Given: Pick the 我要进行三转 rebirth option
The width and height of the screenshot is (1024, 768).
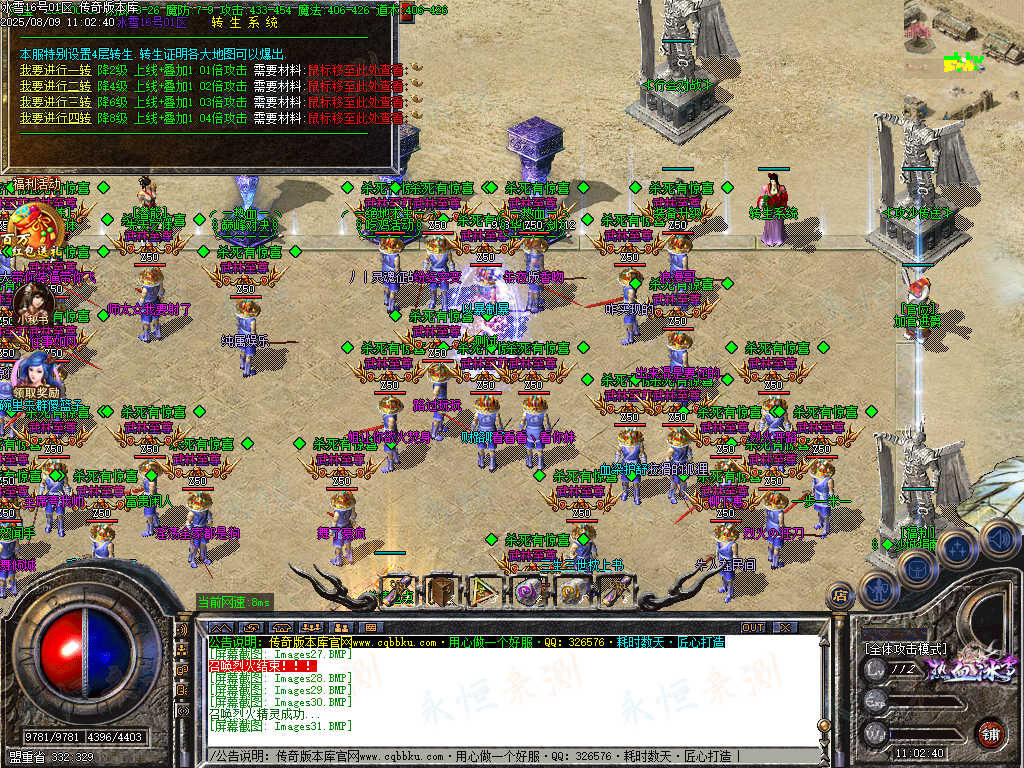Looking at the screenshot, I should pos(55,102).
